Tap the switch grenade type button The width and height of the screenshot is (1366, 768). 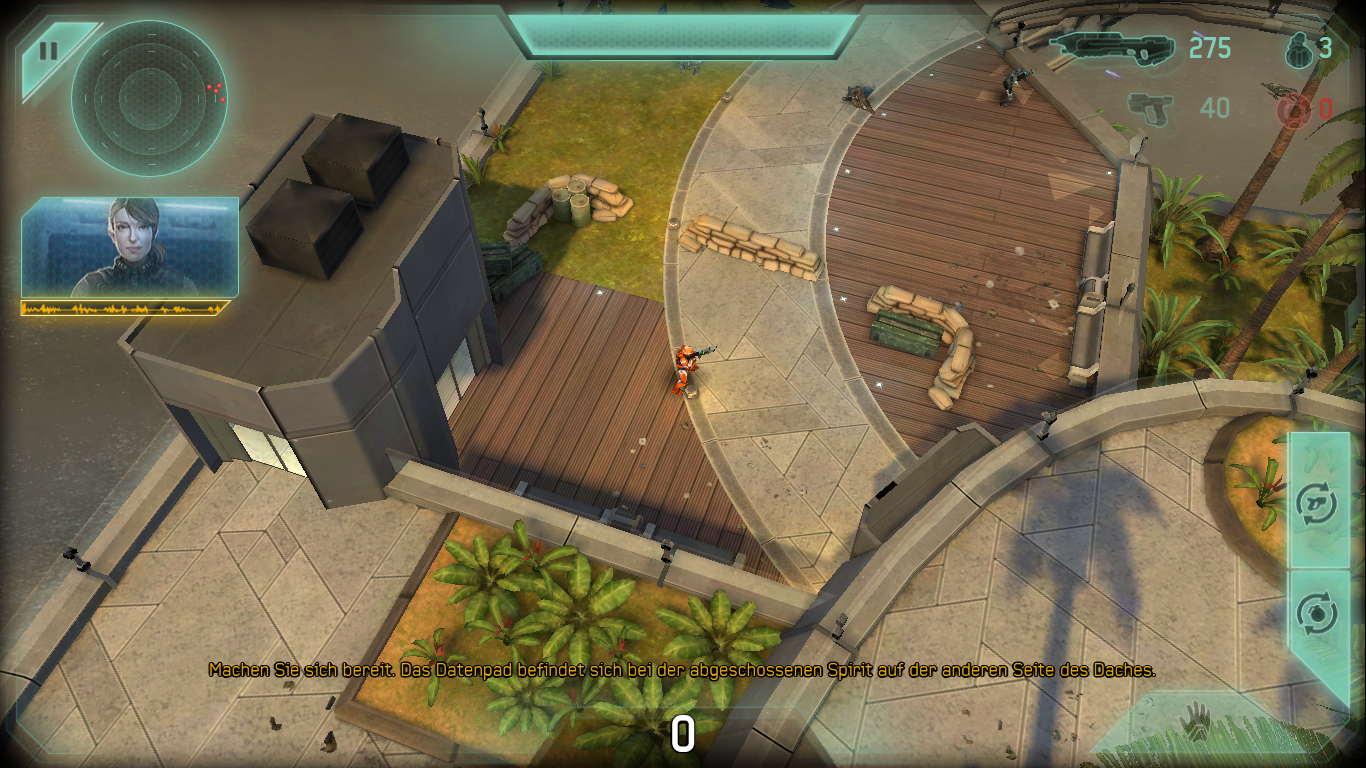coord(1316,613)
